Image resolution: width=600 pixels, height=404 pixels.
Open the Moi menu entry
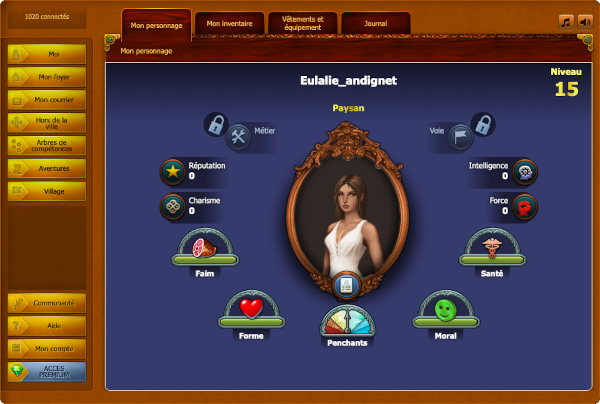pyautogui.click(x=47, y=53)
